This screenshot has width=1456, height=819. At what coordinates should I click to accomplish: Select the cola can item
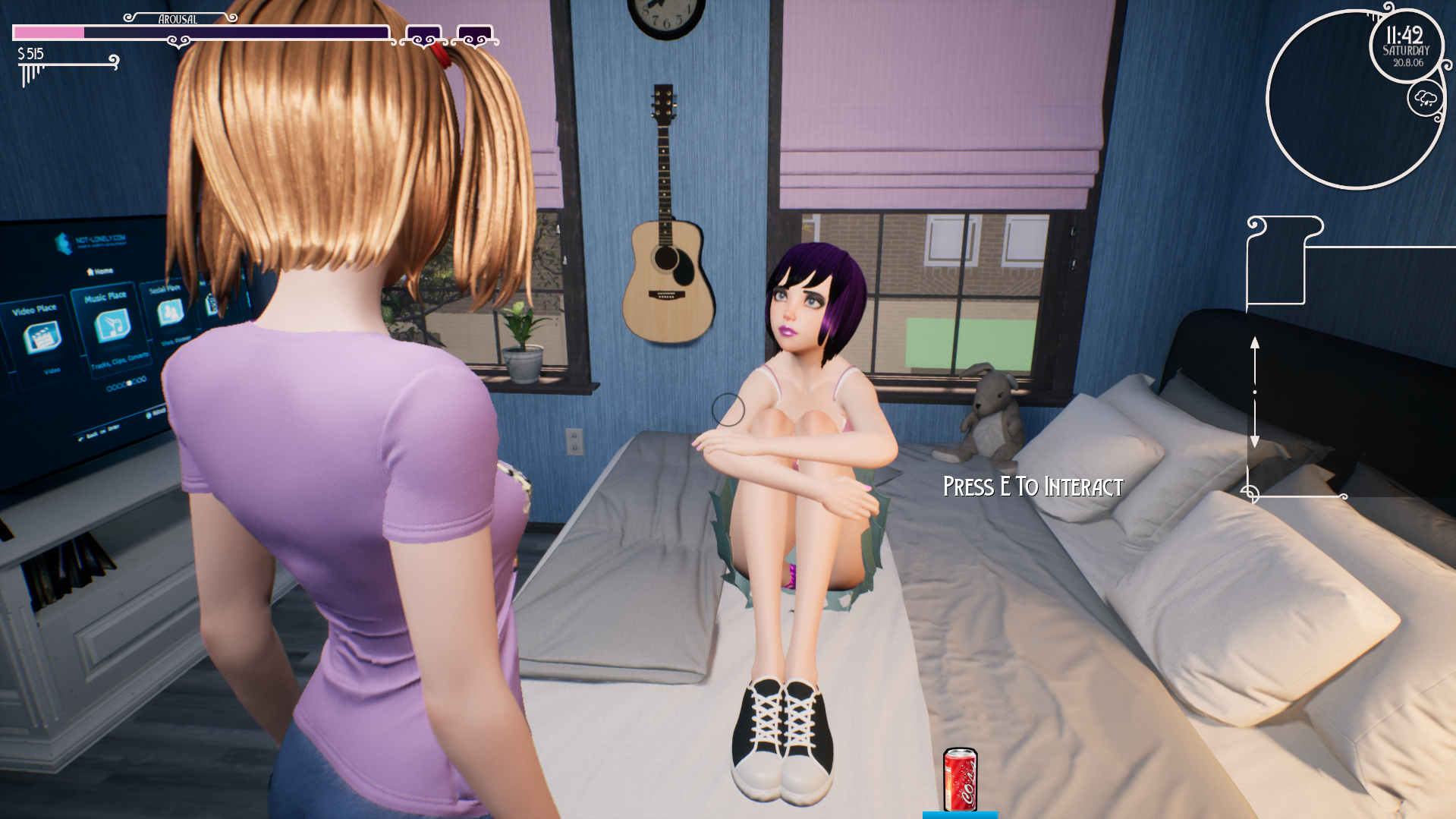tap(960, 779)
